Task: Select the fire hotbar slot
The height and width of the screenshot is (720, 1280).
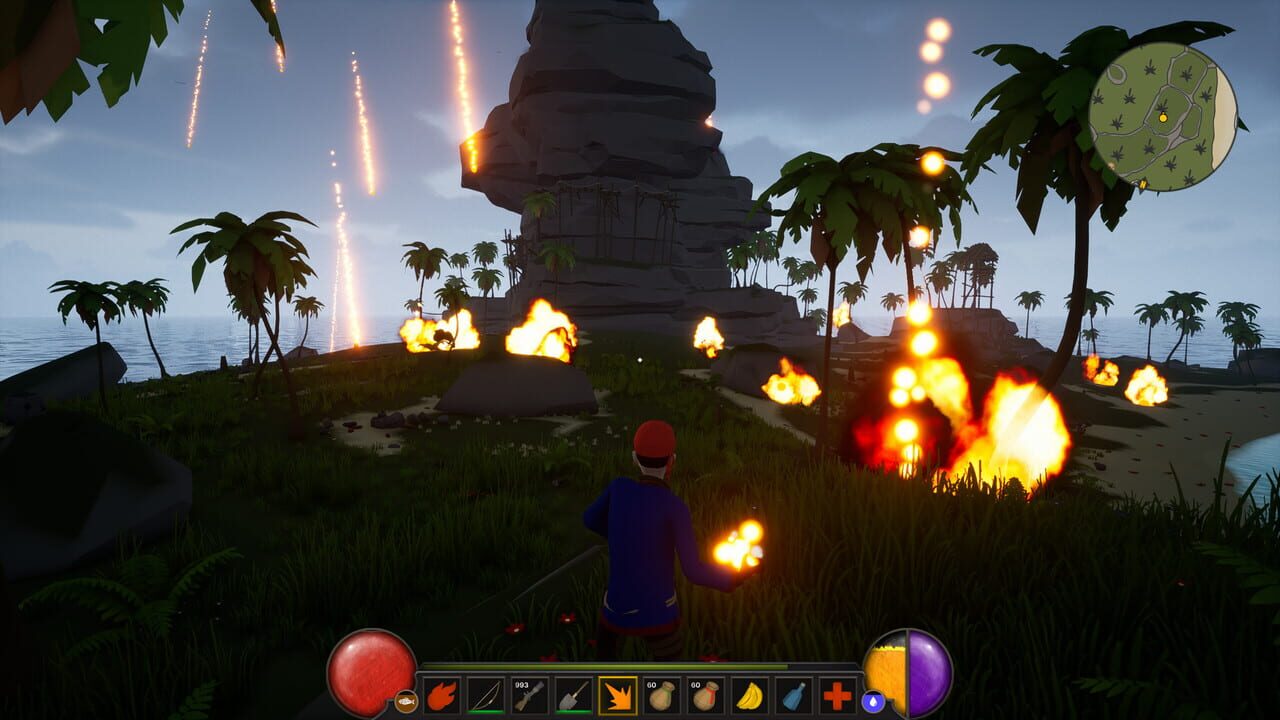Action: 442,692
